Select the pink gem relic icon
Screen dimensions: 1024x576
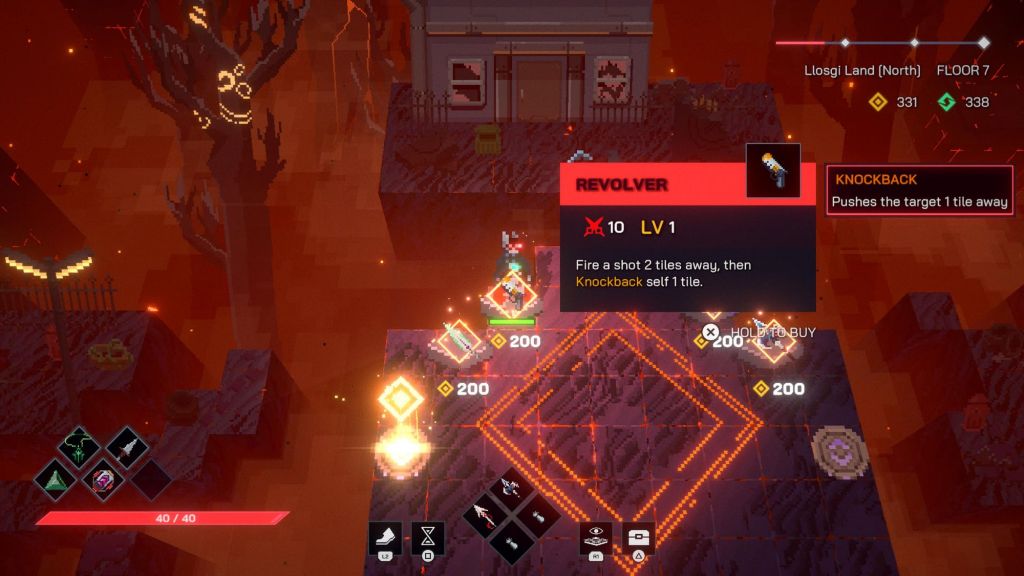(103, 478)
